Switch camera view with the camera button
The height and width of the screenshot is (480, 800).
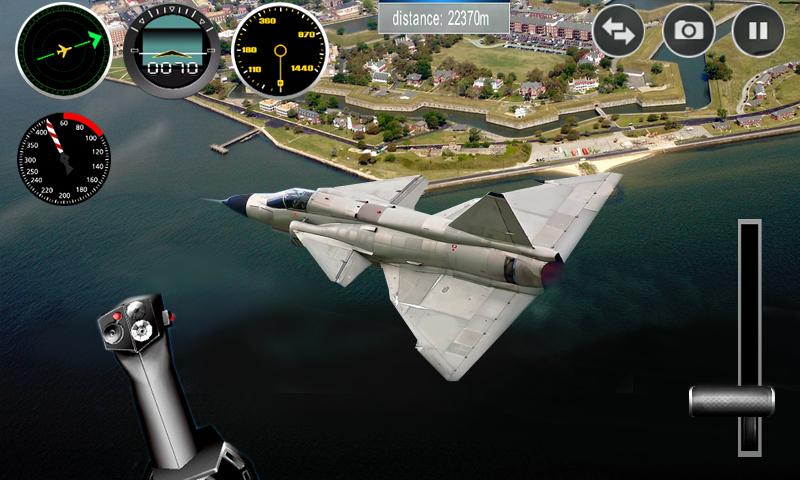click(x=688, y=31)
